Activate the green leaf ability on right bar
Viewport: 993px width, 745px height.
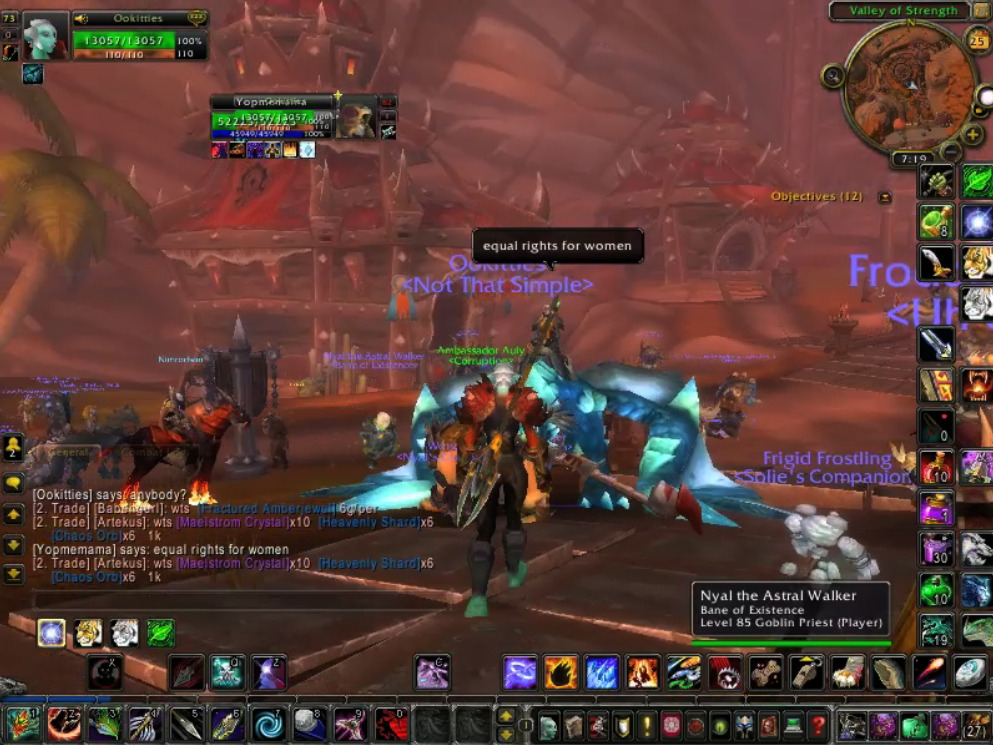coord(977,182)
